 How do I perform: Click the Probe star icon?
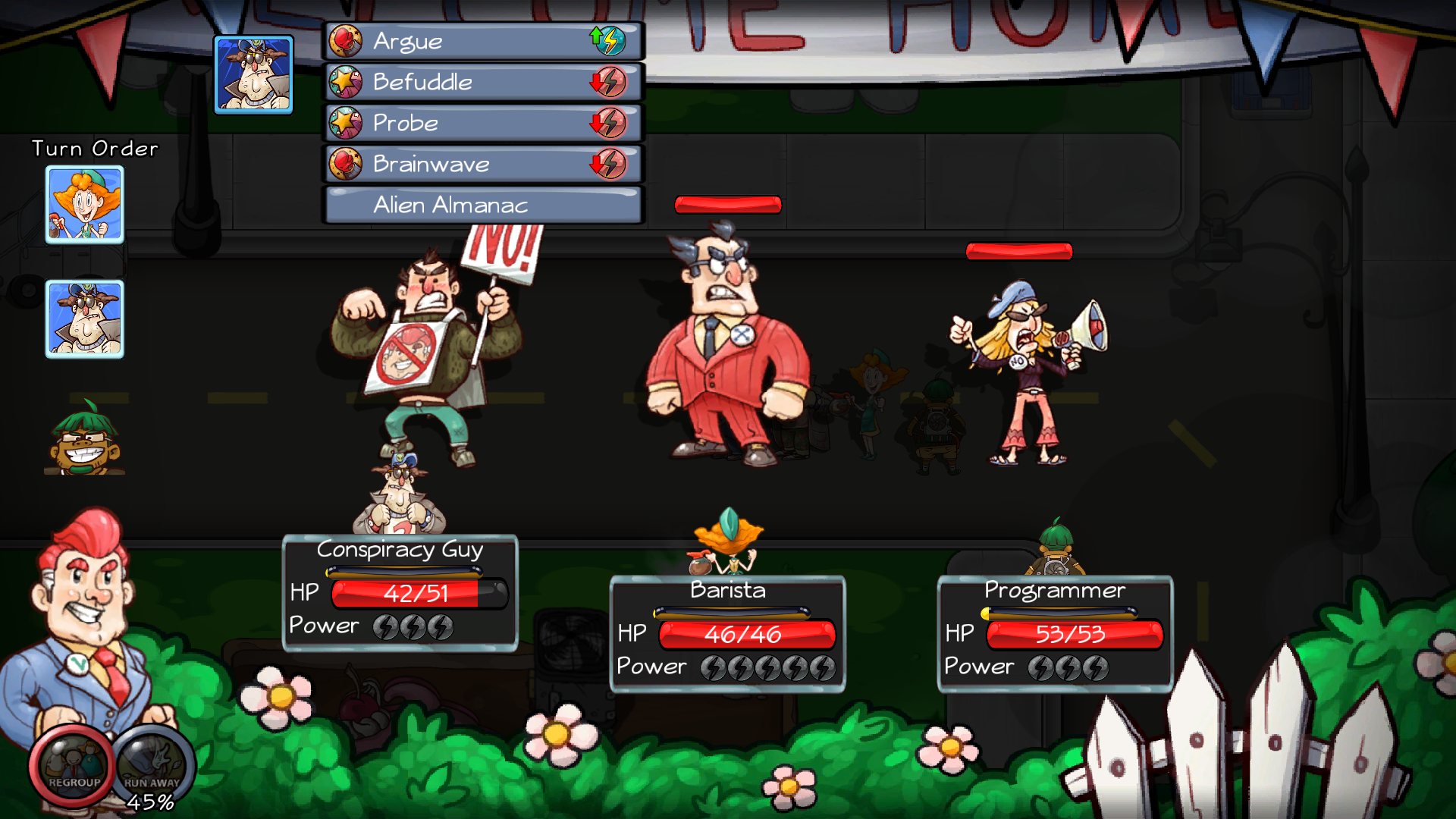pyautogui.click(x=346, y=123)
